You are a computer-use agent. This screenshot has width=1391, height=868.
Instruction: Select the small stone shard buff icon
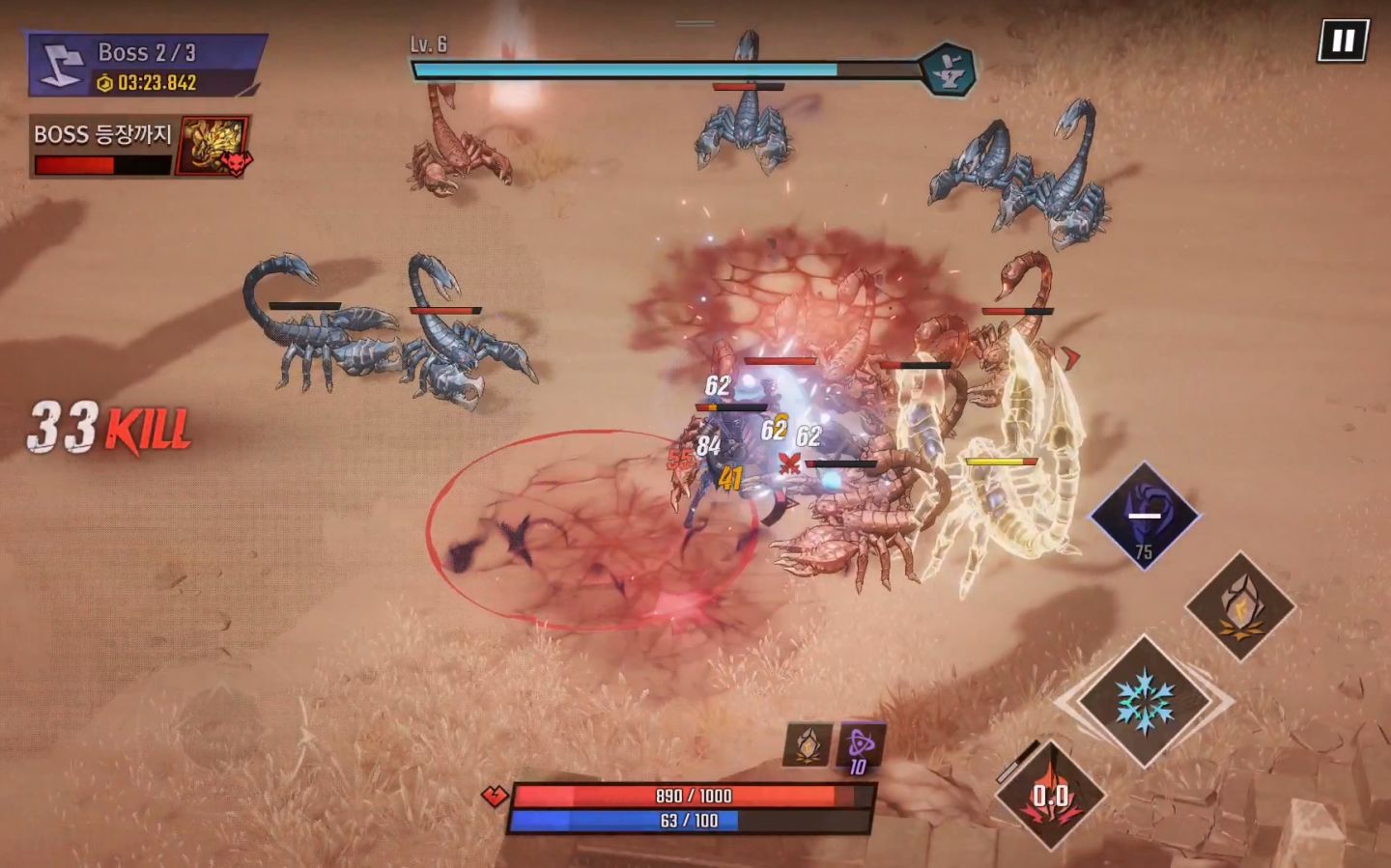tap(808, 745)
